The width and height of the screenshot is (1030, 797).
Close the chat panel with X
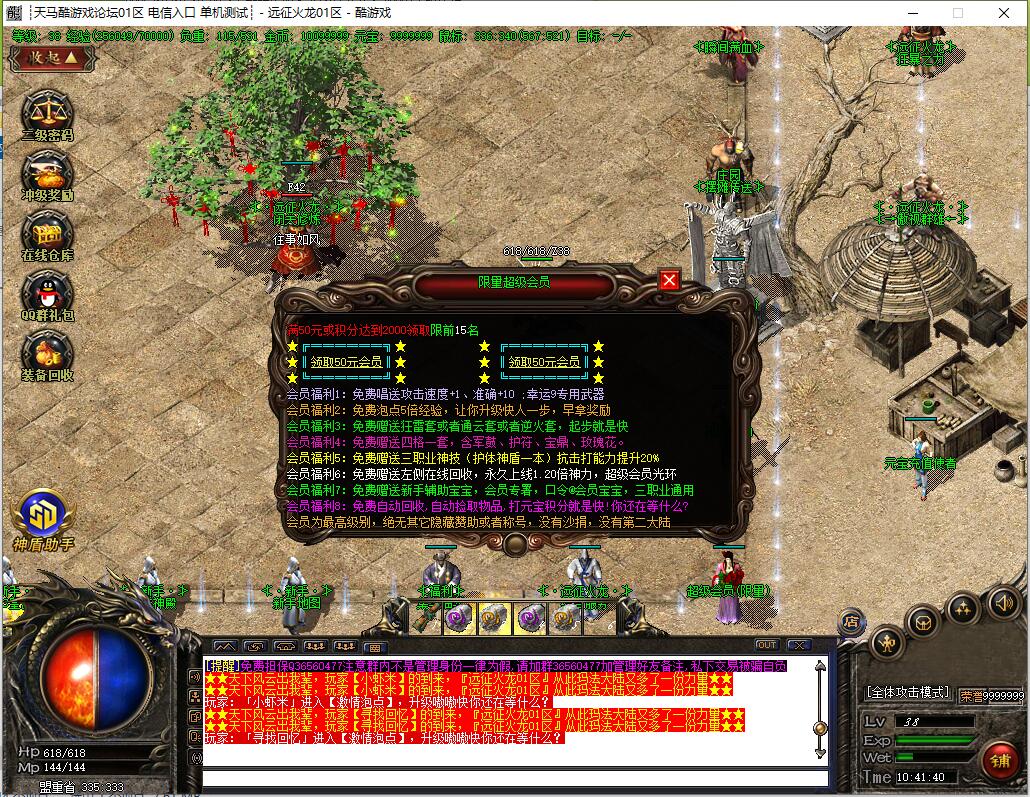[x=798, y=645]
